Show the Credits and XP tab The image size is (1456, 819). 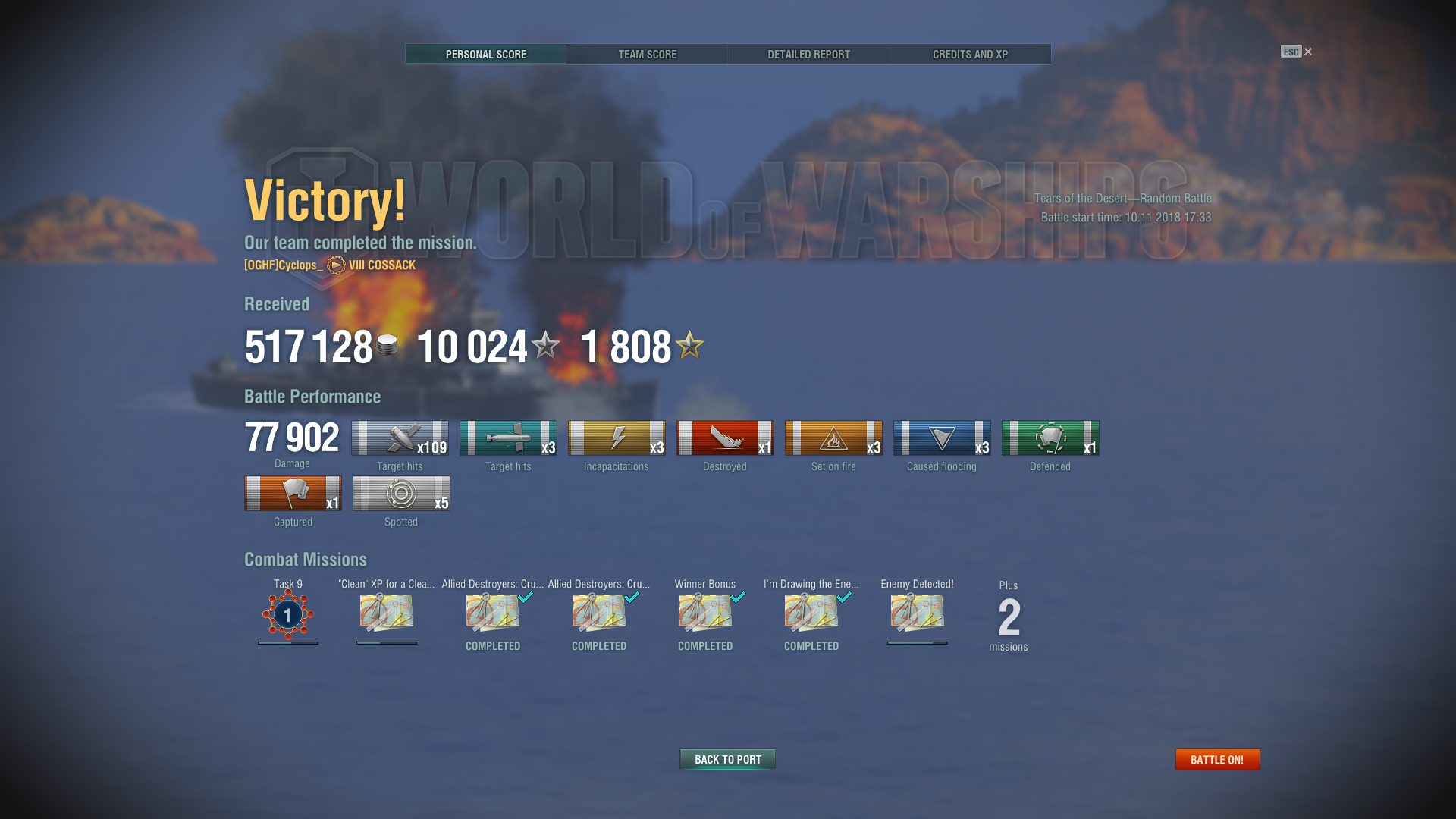pyautogui.click(x=970, y=55)
